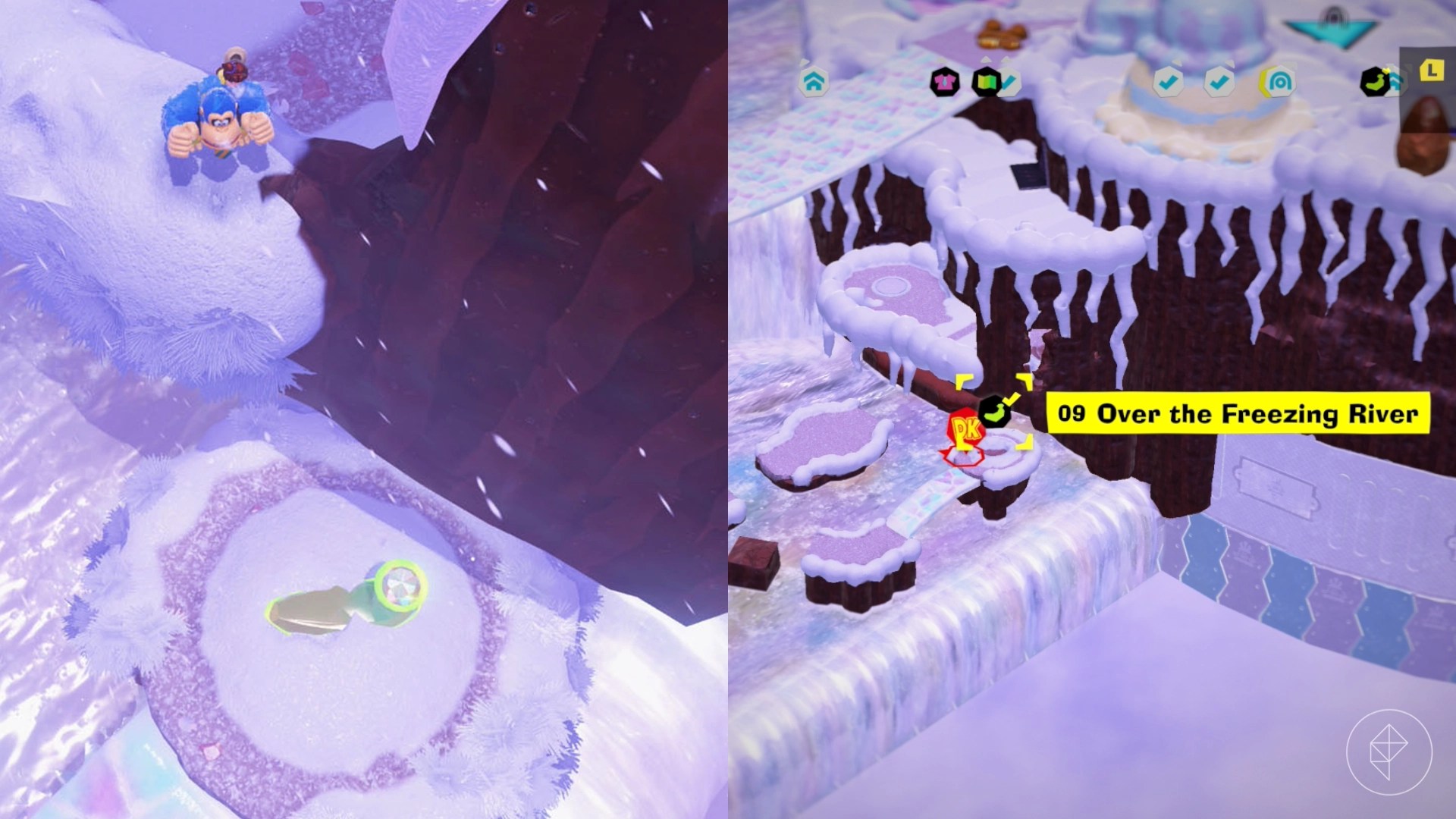Select the cyan challenge record icon
Viewport: 1456px width, 819px height.
tap(1279, 81)
